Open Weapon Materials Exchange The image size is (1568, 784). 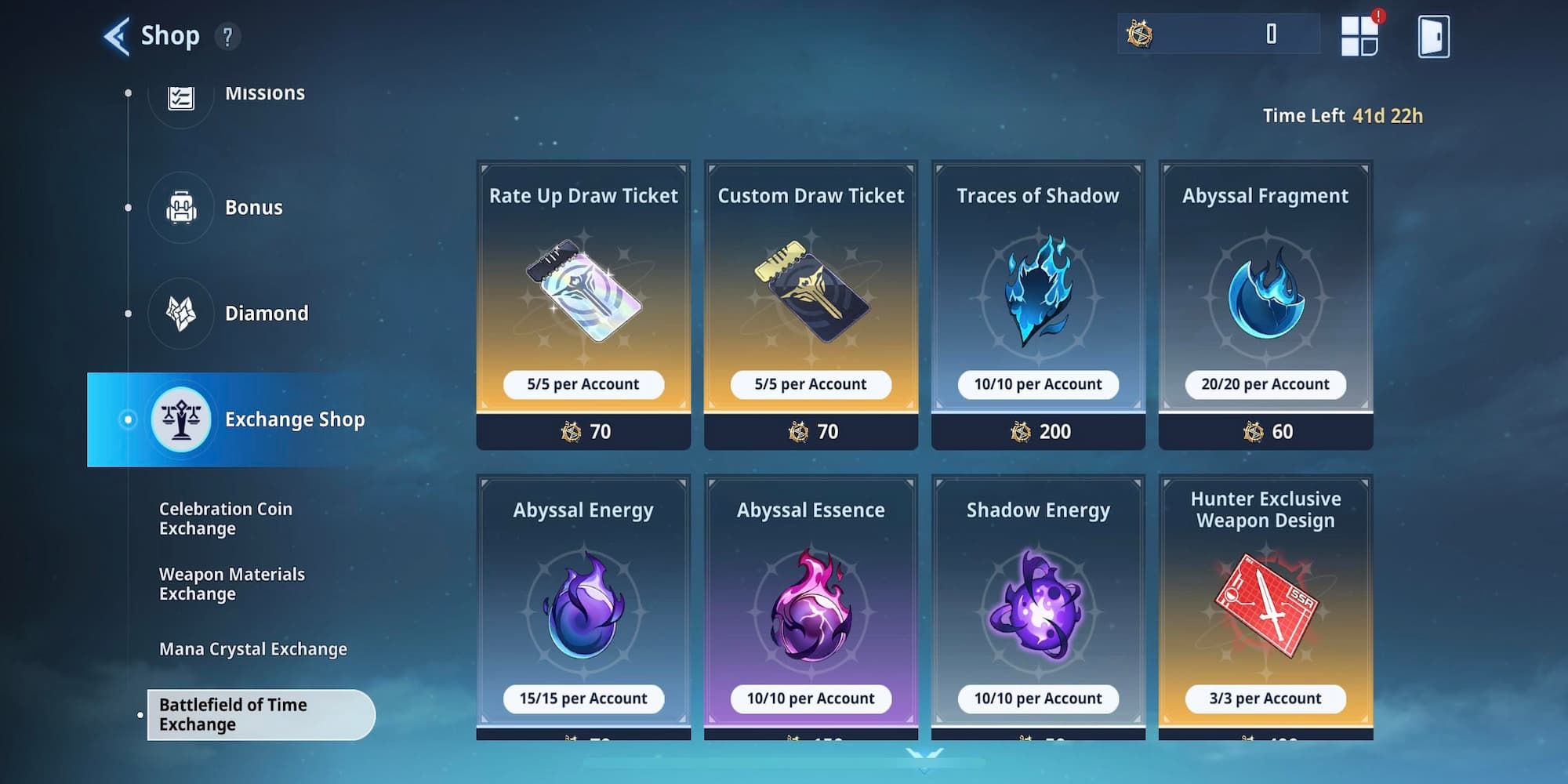[231, 584]
